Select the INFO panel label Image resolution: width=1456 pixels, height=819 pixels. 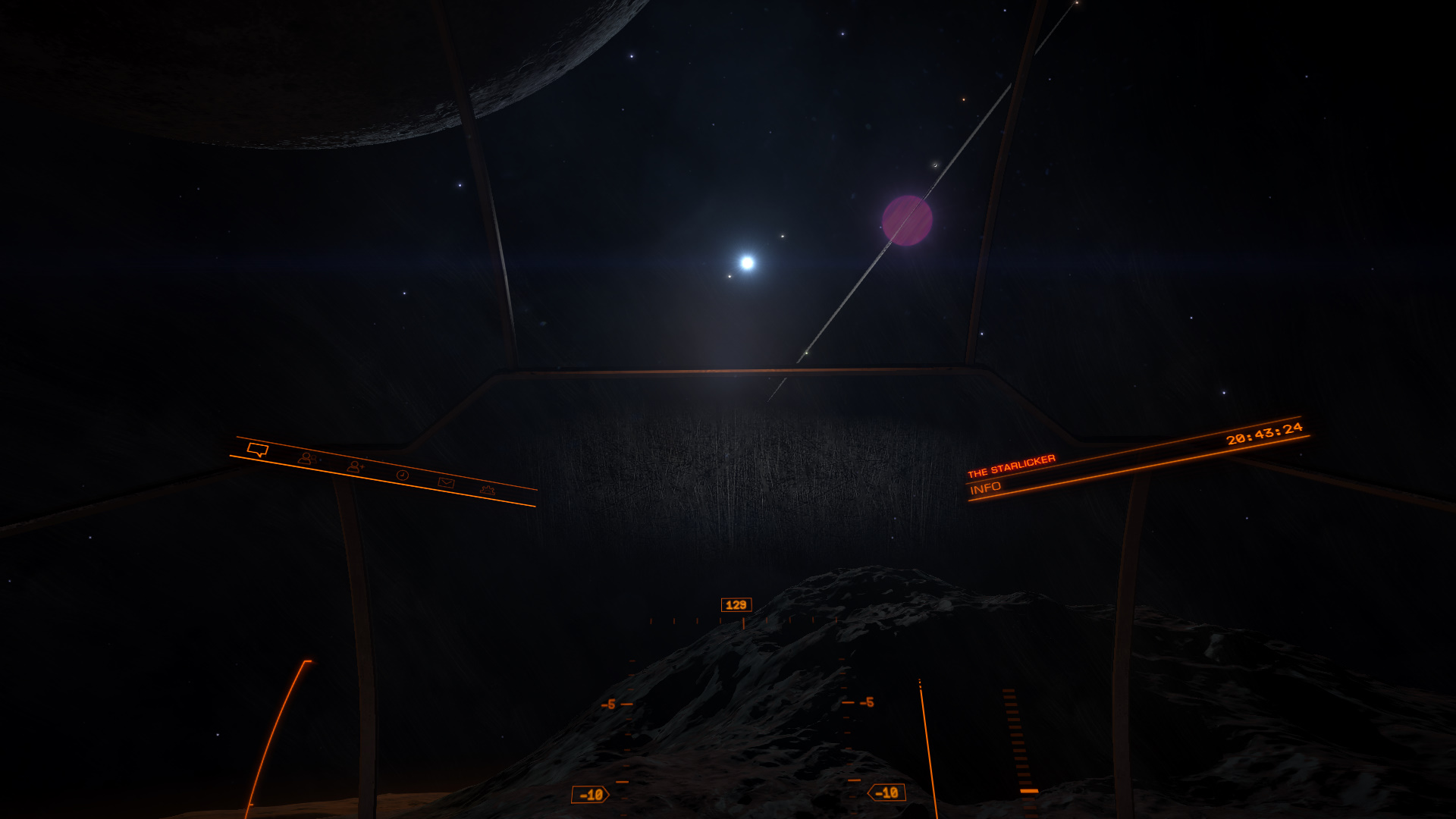point(985,488)
